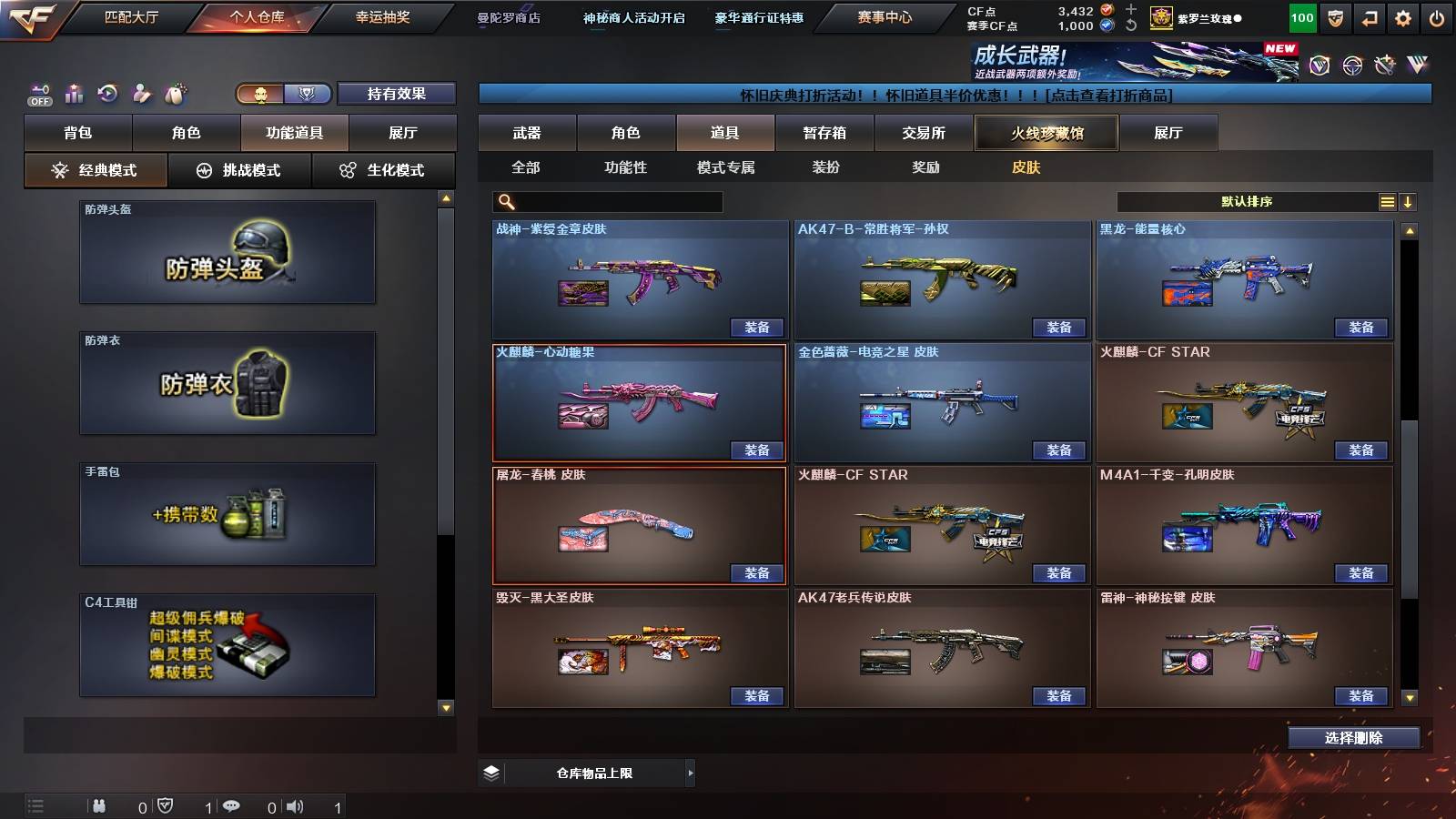Click the replay/history icon above the inventory panel
Image resolution: width=1456 pixels, height=819 pixels.
click(x=106, y=93)
